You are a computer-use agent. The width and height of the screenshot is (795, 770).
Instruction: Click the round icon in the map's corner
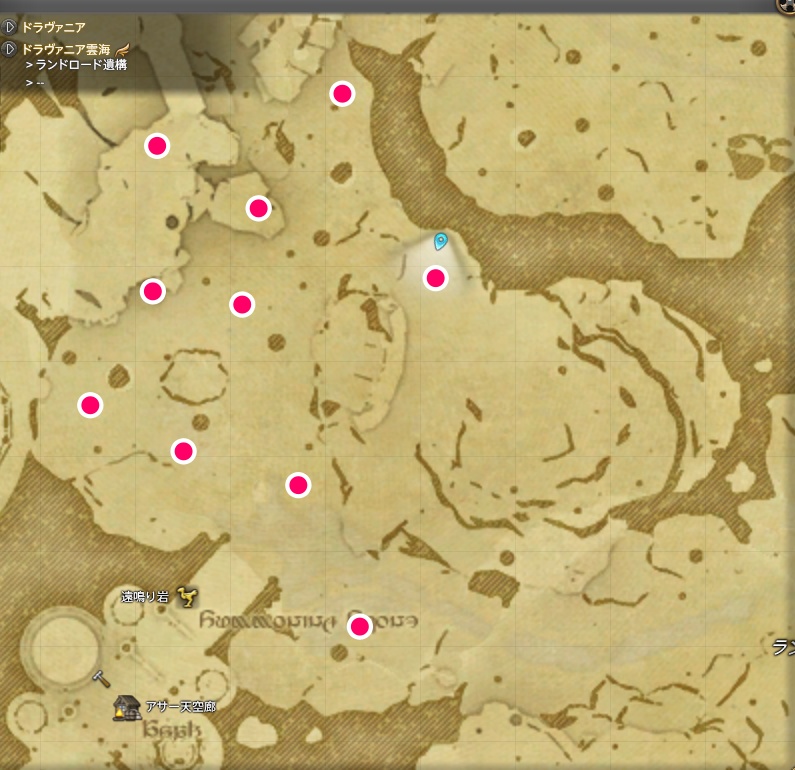785,5
